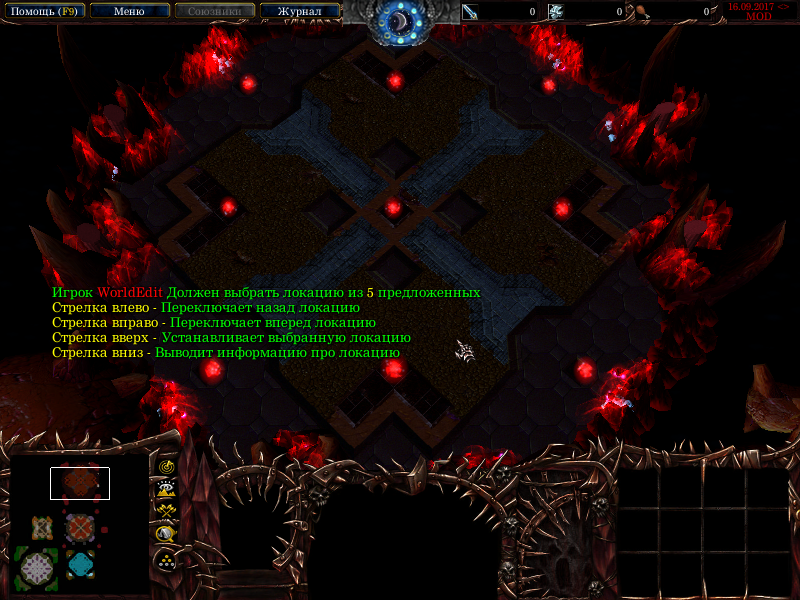The width and height of the screenshot is (800, 600).
Task: Jump to the large white-purple location on the minimap
Action: [x=36, y=567]
